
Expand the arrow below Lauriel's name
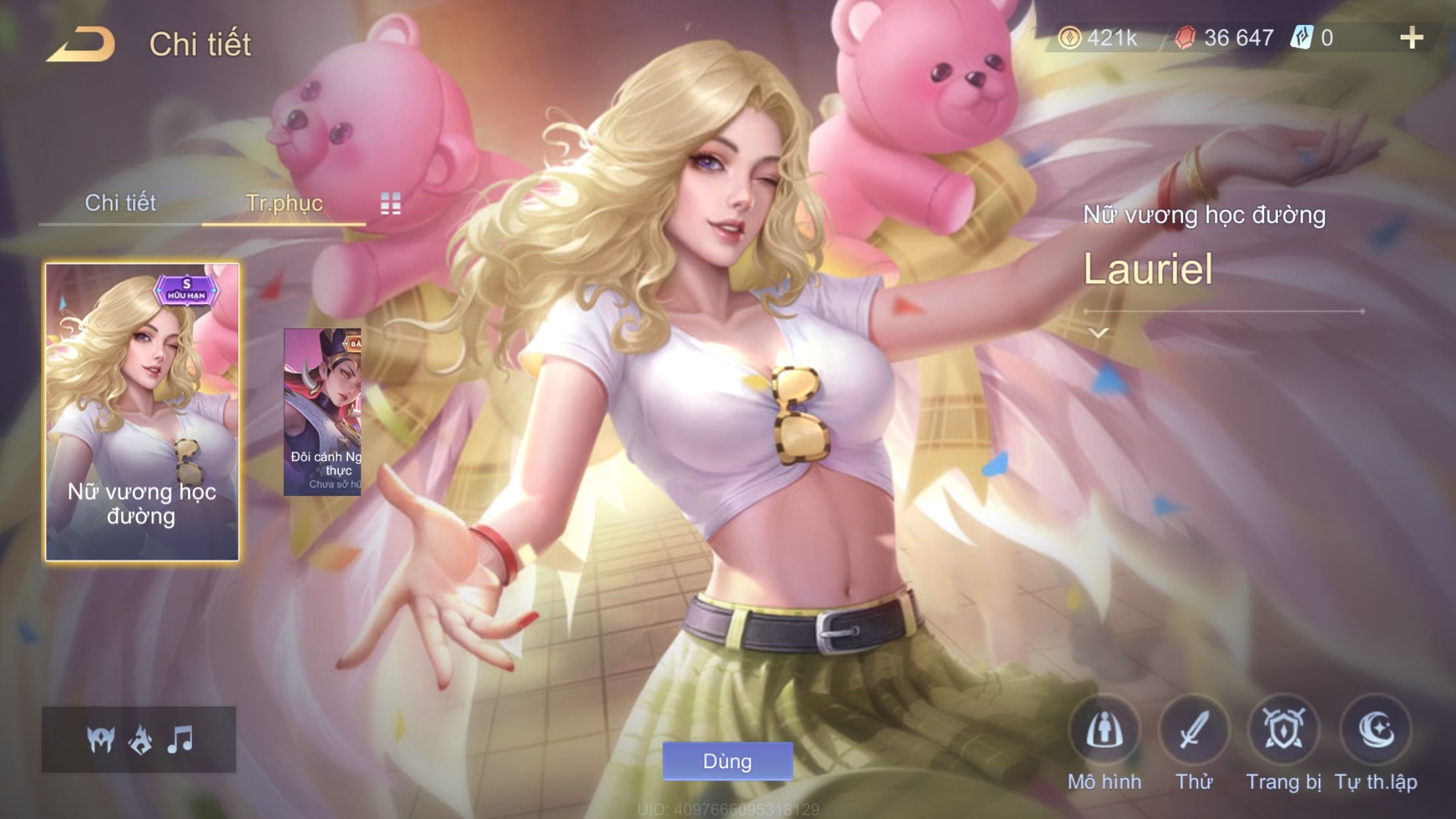pos(1098,333)
